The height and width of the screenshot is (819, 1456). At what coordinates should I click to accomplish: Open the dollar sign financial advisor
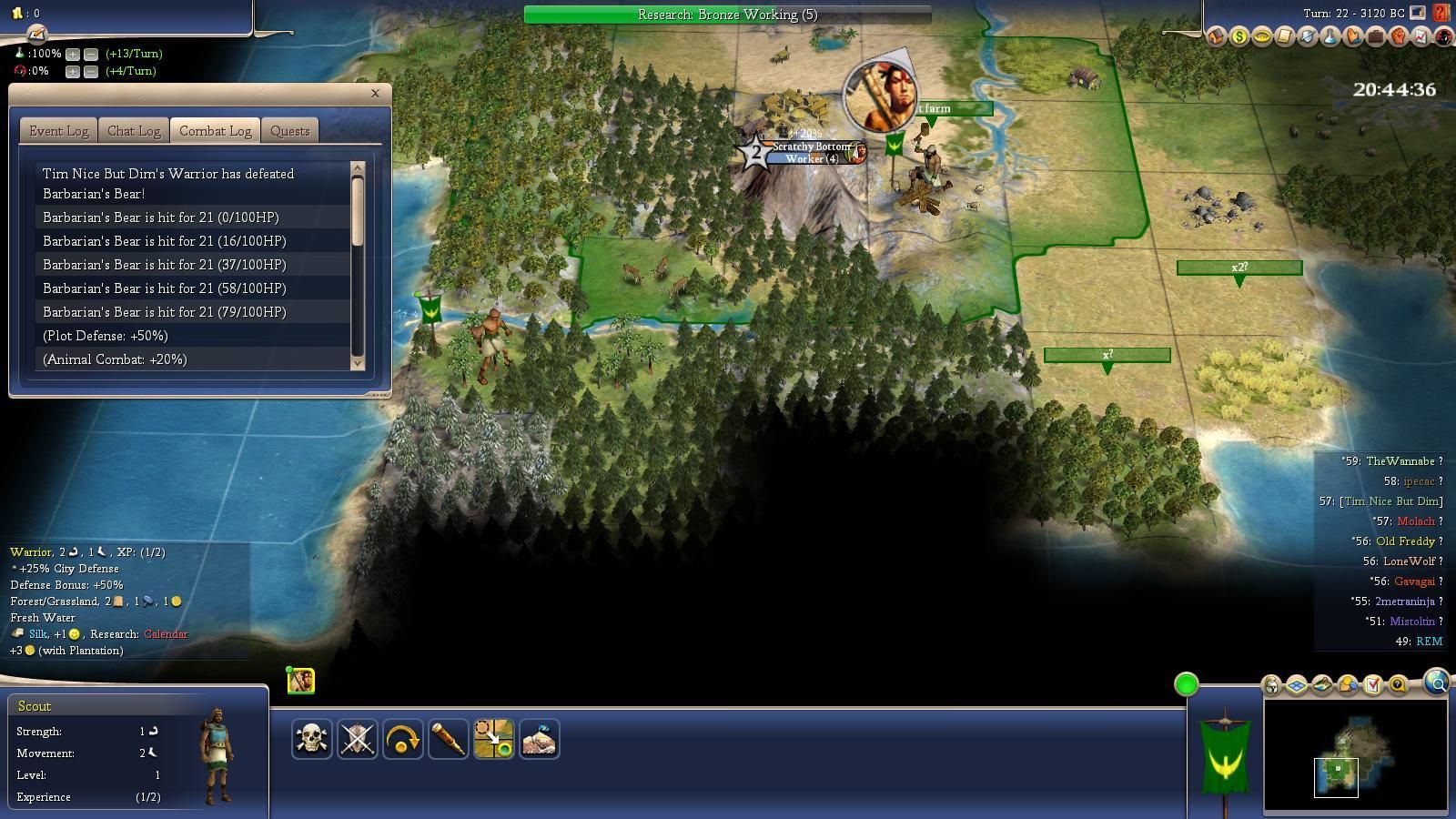tap(1239, 37)
